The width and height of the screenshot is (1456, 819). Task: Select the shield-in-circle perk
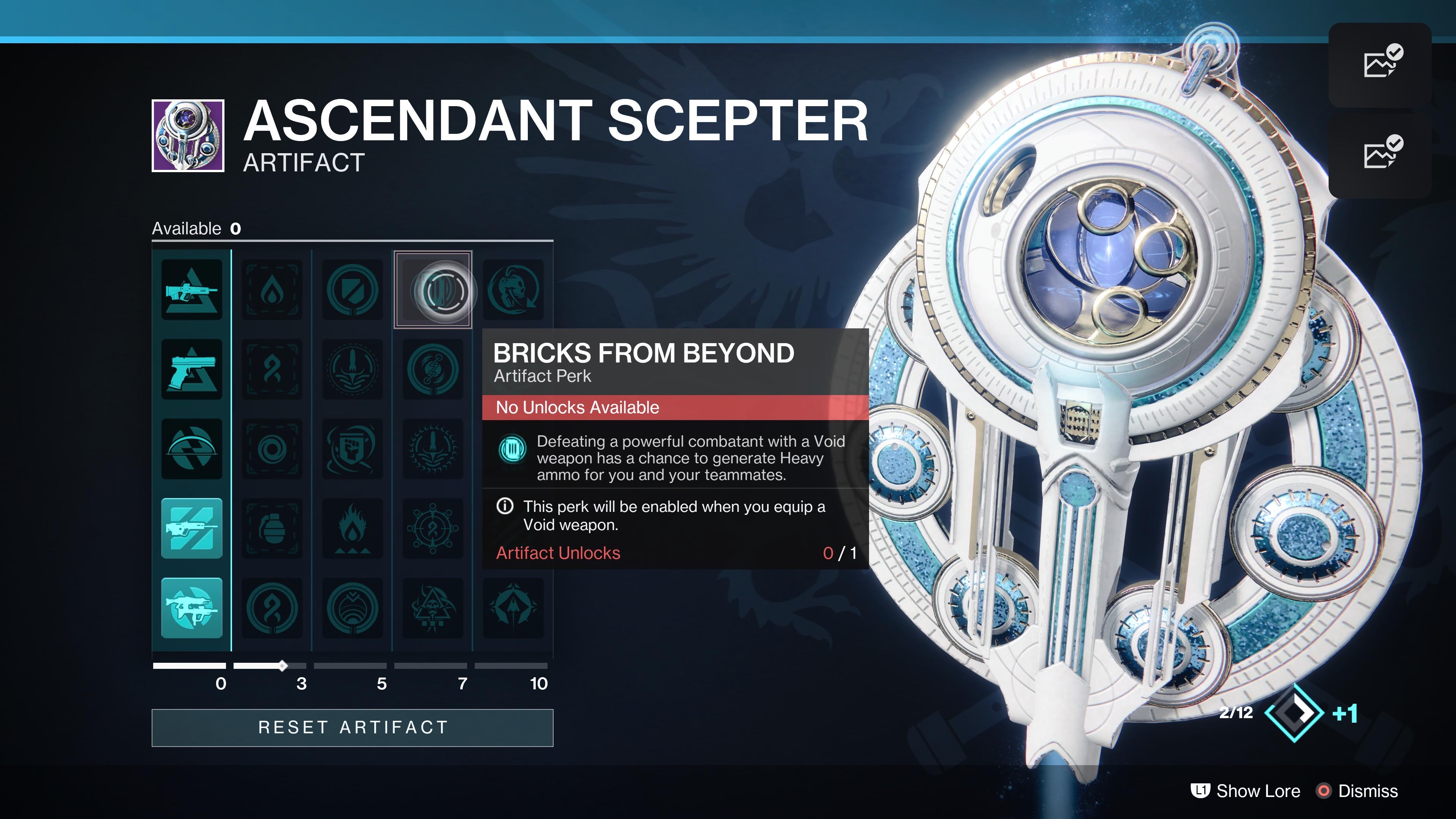click(352, 290)
